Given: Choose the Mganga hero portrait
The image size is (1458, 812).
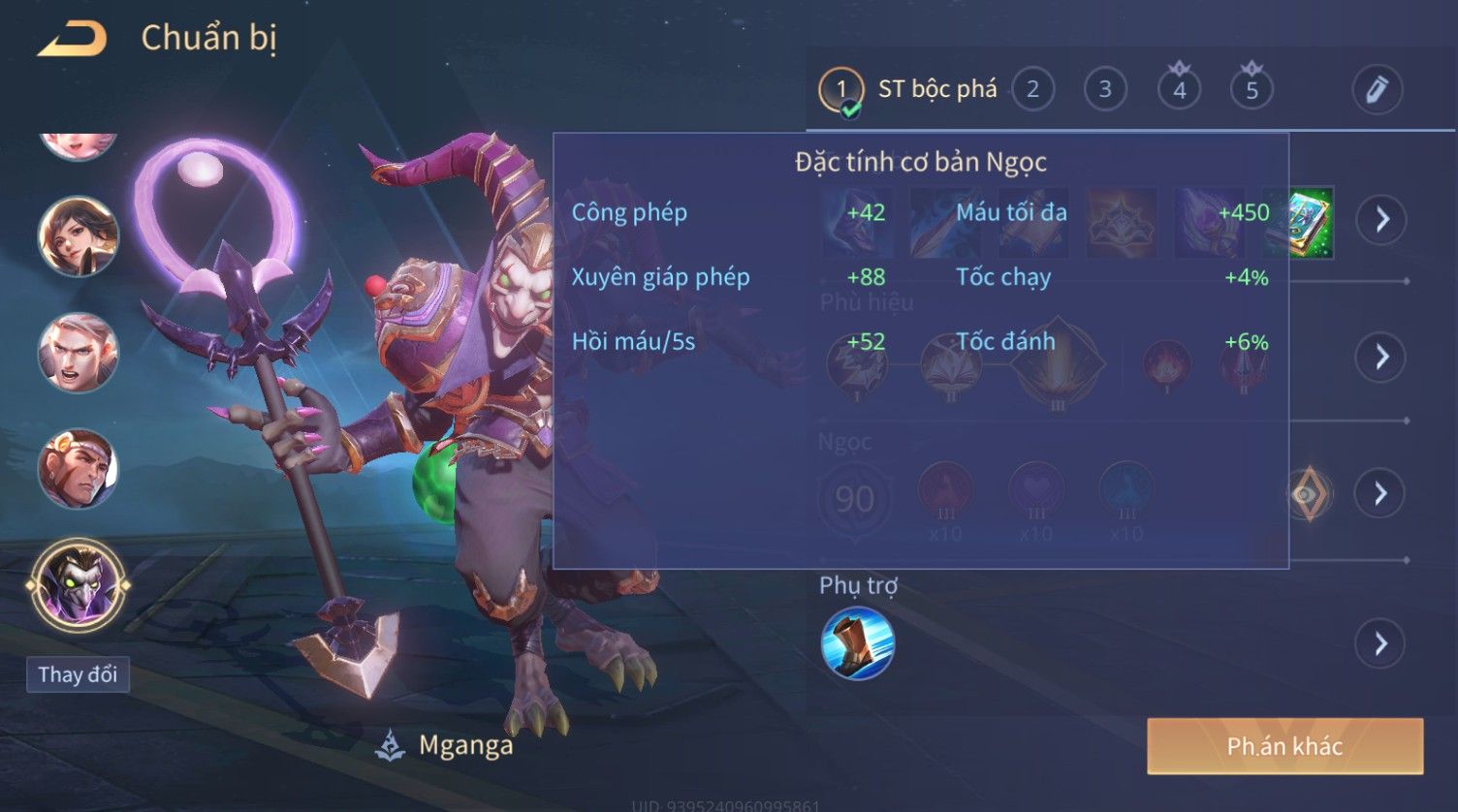Looking at the screenshot, I should (78, 586).
